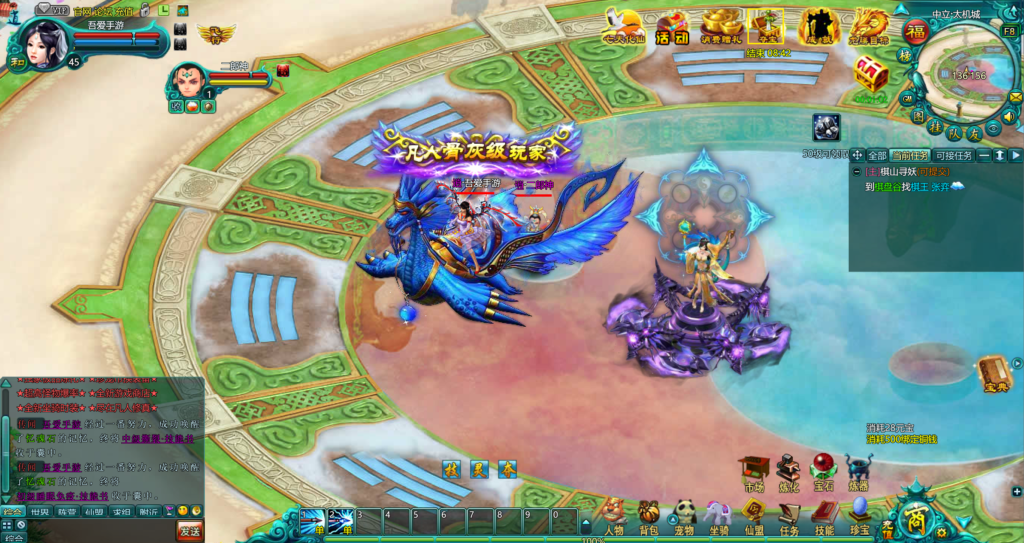Activate the skill in hotbar slot 1
Screen dimensions: 1024x543
pos(311,521)
